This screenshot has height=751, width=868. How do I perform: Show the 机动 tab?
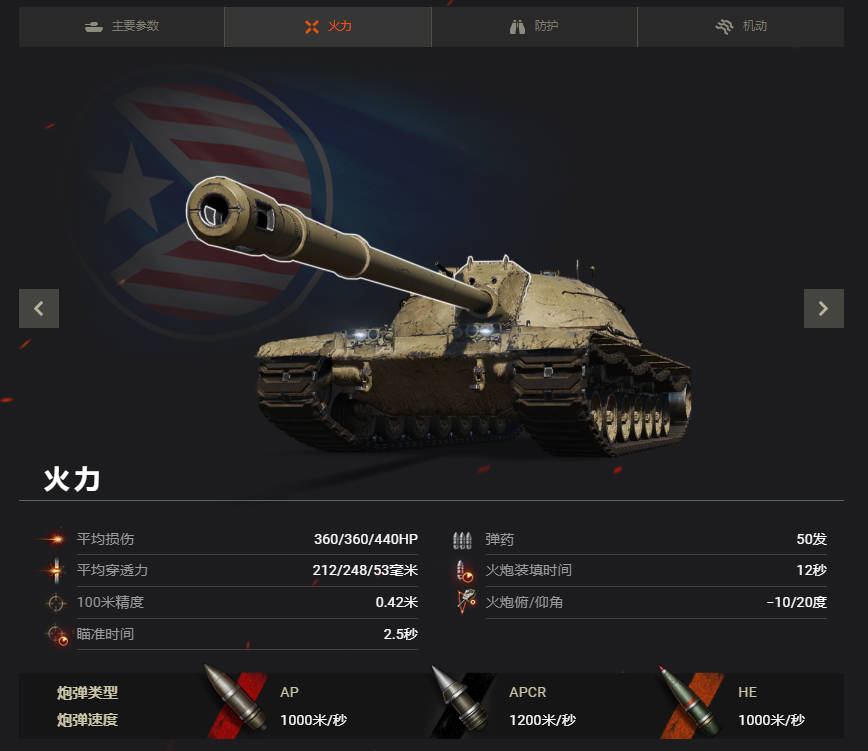coord(741,27)
